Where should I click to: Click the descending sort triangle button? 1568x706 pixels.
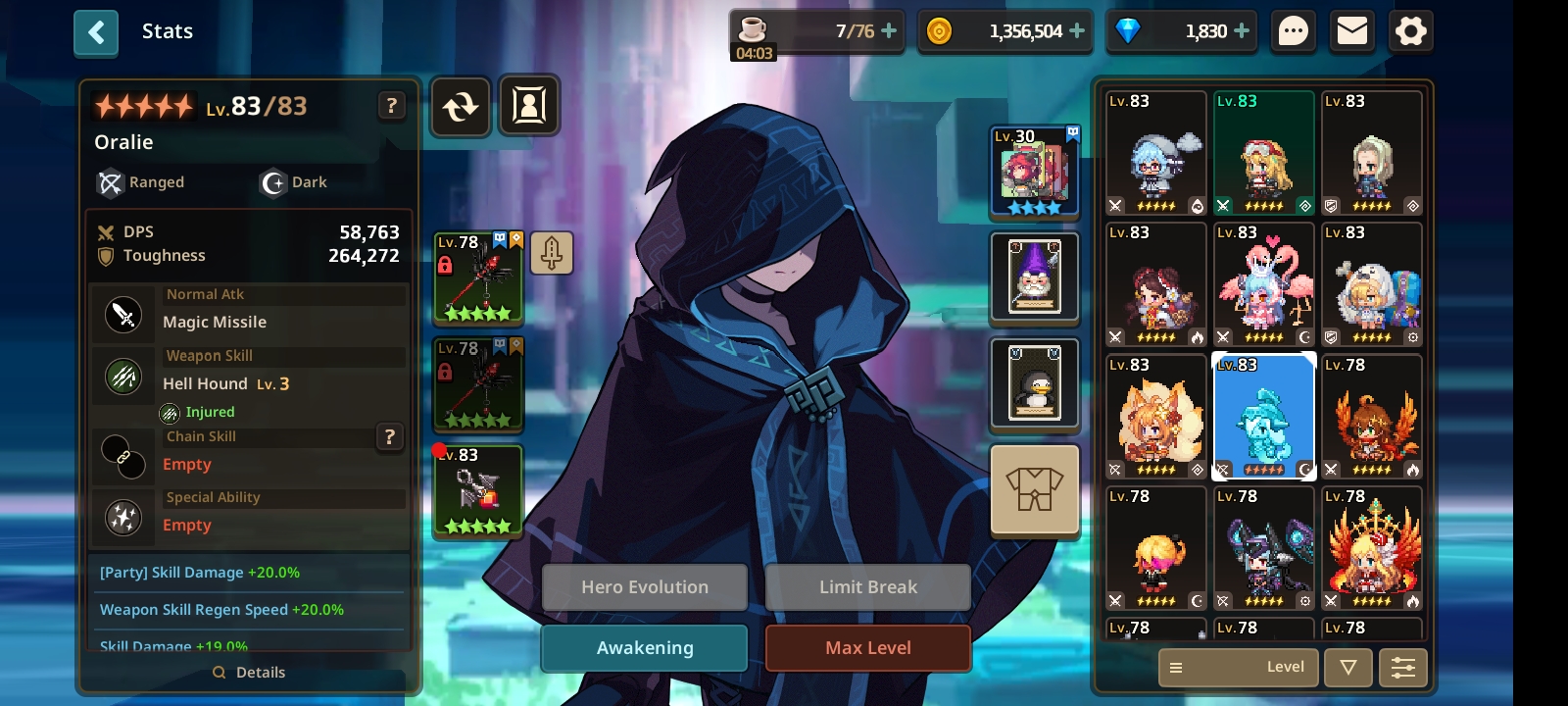click(x=1348, y=667)
